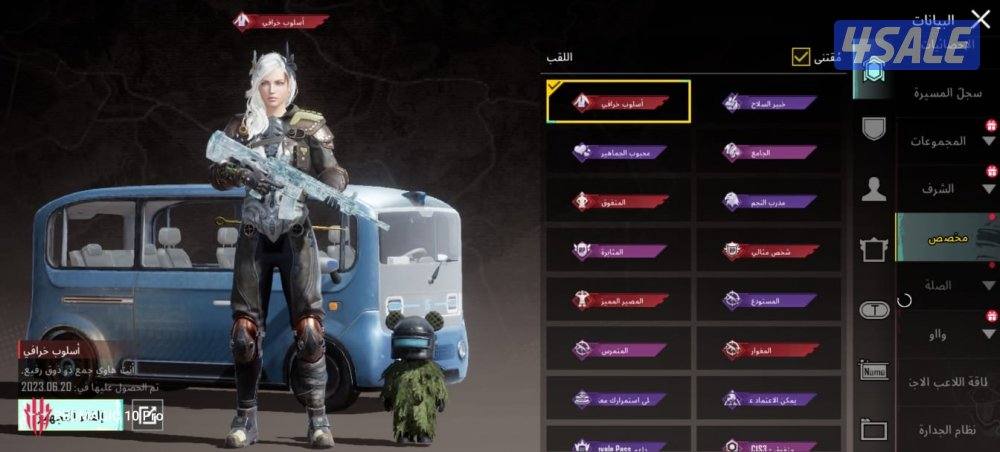Choose the مدرب النجم title

coord(769,201)
